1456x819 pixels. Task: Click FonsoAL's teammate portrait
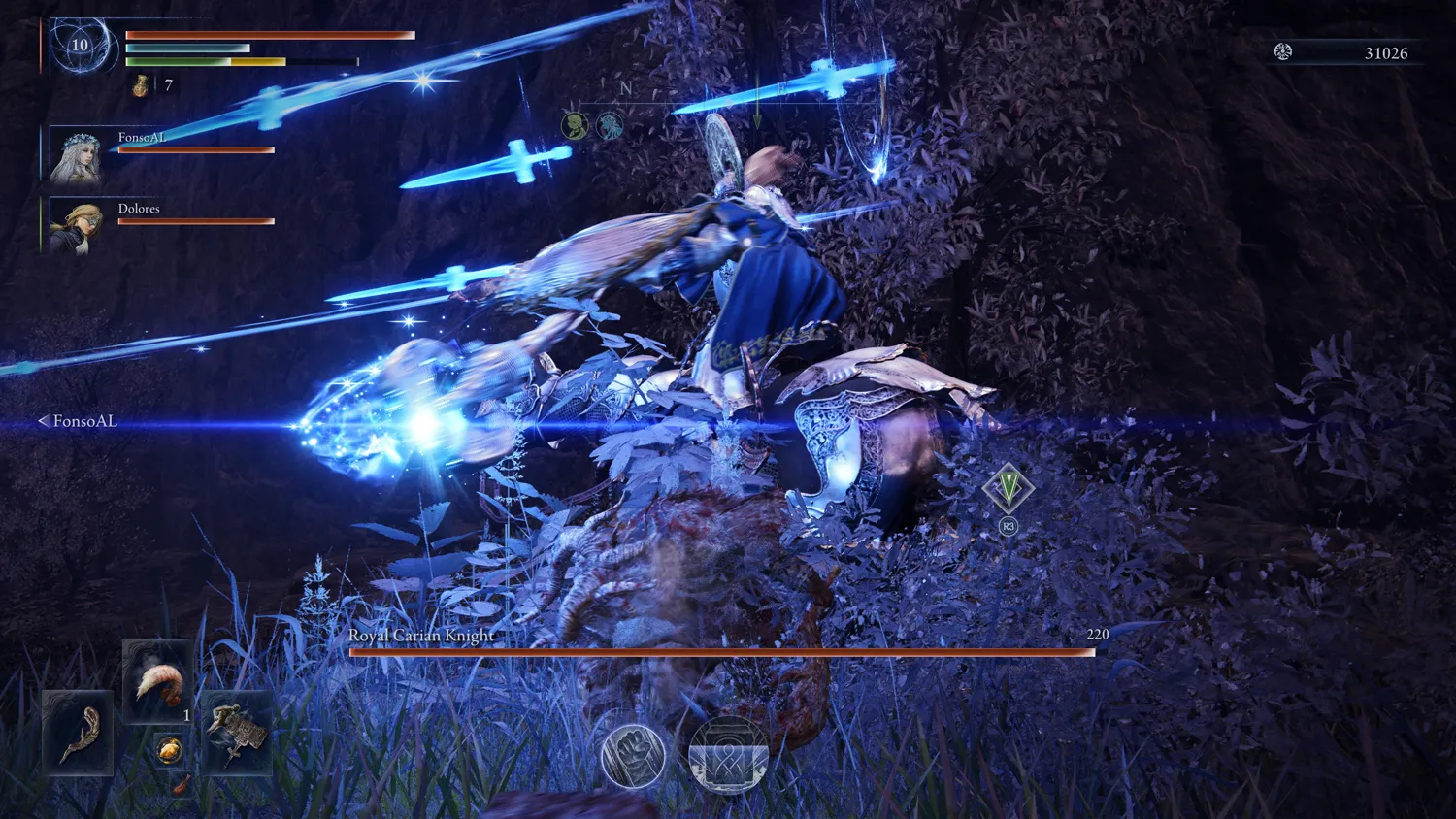(76, 156)
